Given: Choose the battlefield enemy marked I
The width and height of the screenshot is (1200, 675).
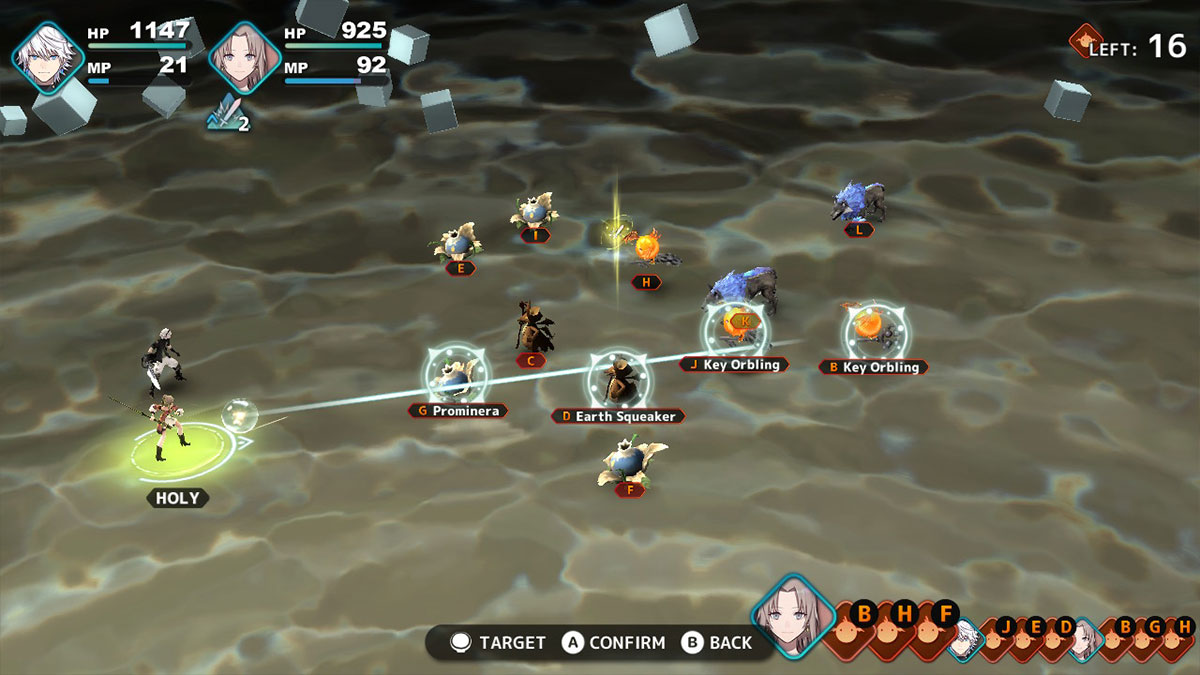Looking at the screenshot, I should [x=533, y=211].
